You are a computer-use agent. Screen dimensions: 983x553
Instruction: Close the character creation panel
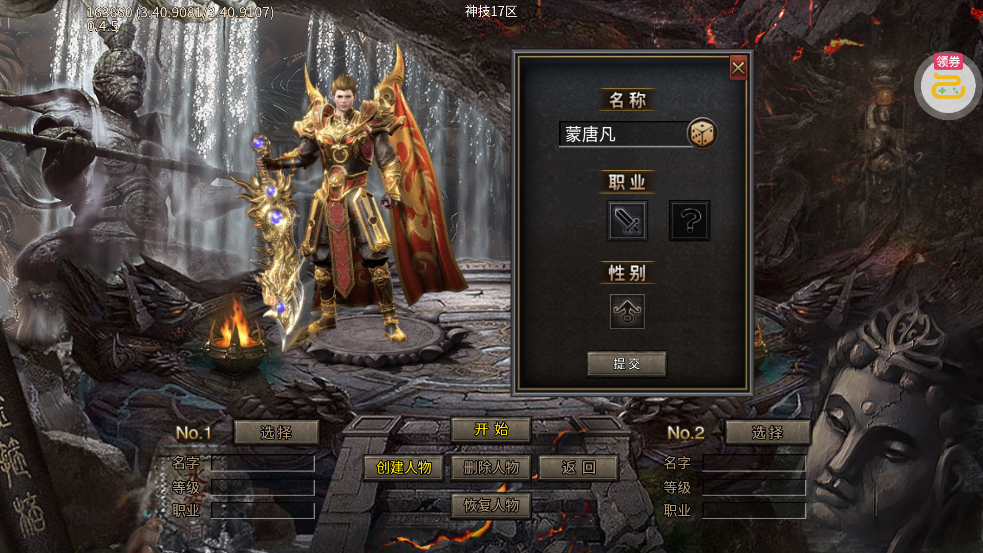pos(738,67)
